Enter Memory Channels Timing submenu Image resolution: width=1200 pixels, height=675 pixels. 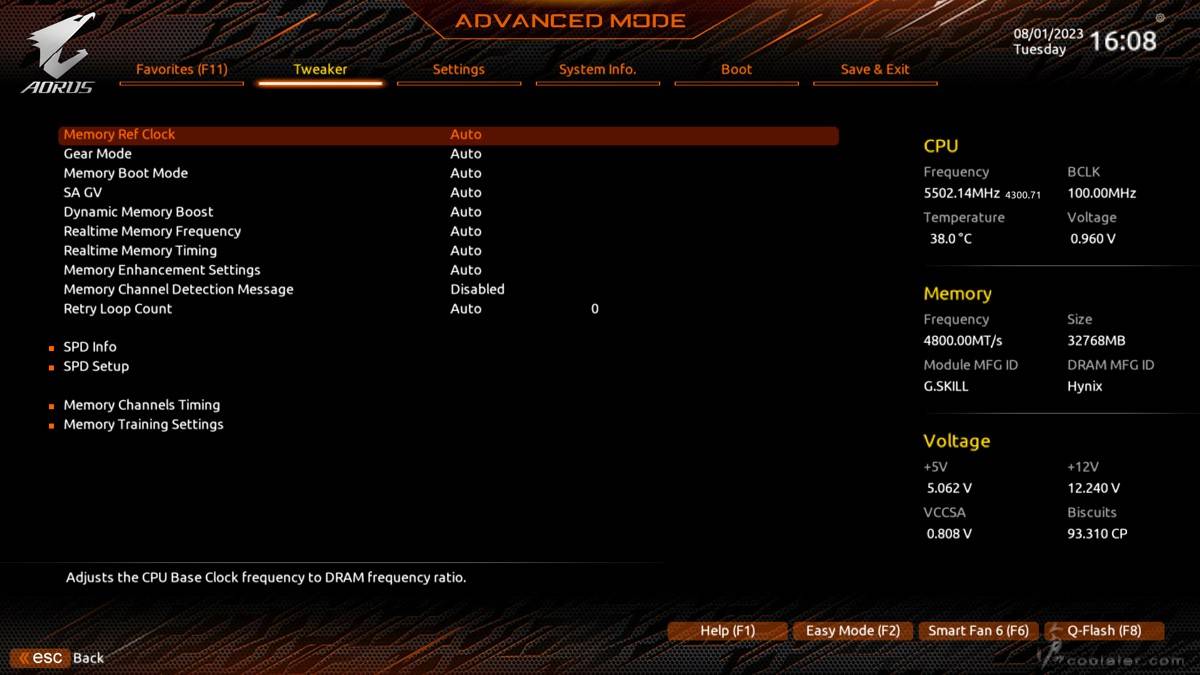pyautogui.click(x=142, y=405)
